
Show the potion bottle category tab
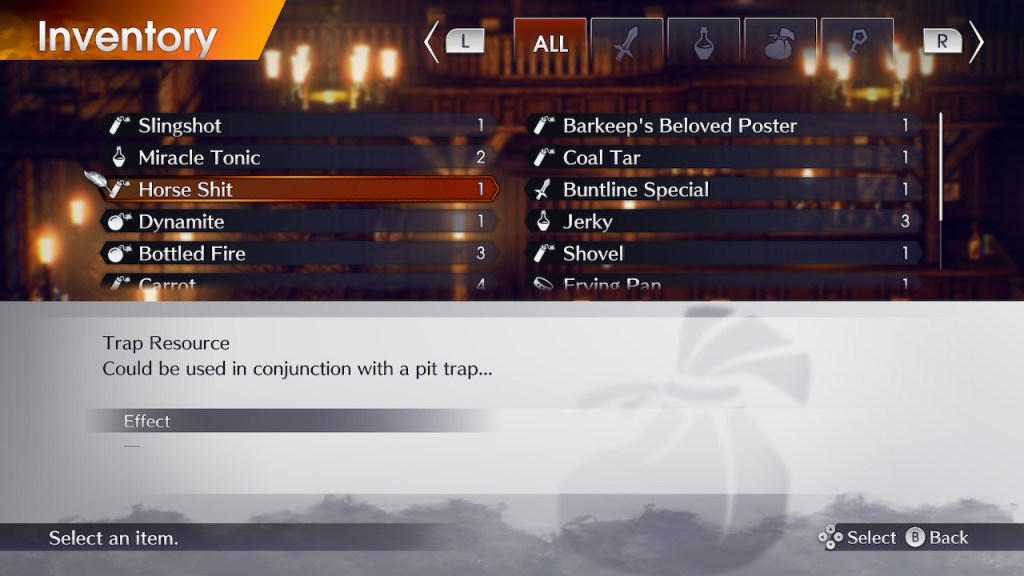(x=704, y=43)
